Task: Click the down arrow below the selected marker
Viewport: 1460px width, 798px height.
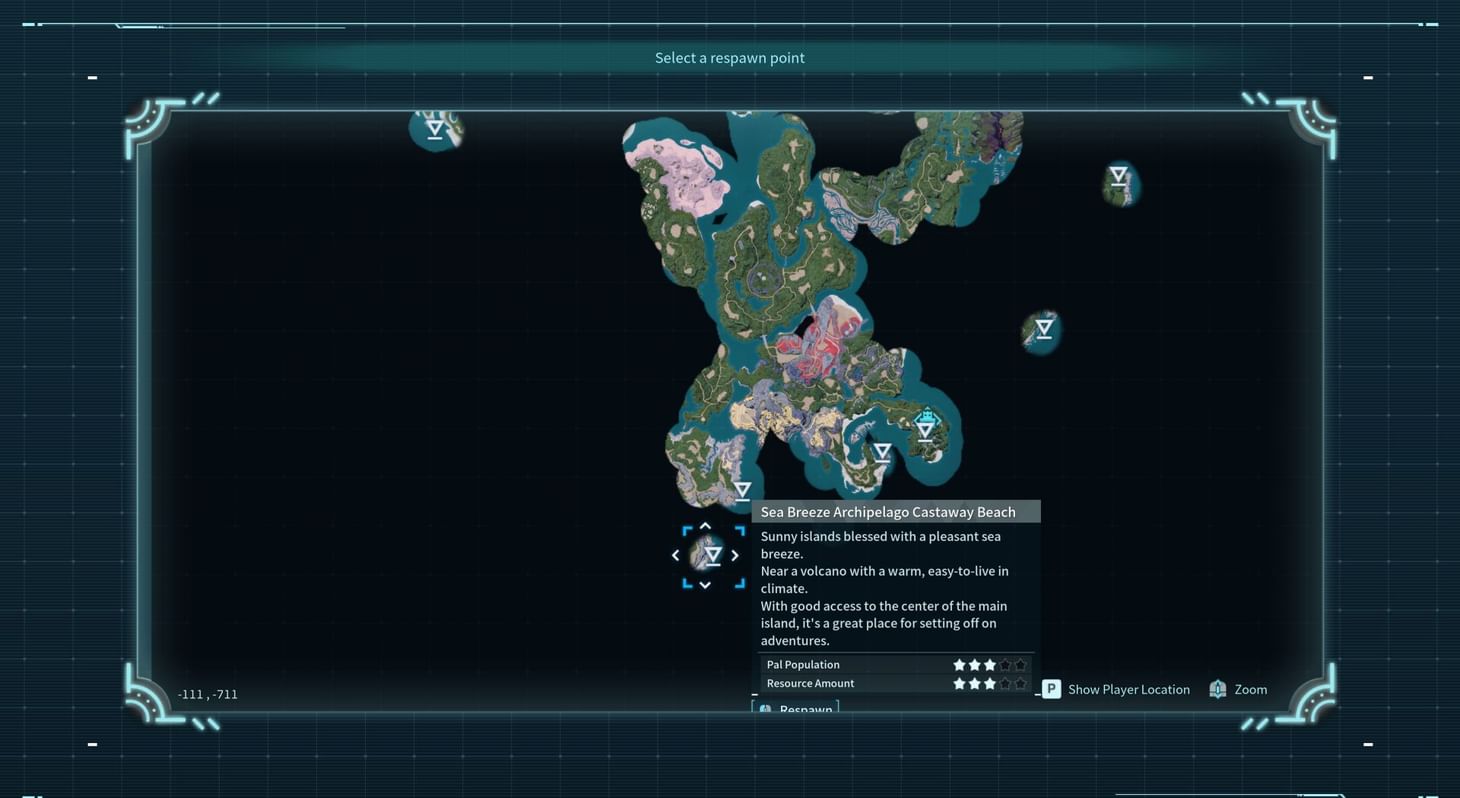Action: [x=705, y=585]
